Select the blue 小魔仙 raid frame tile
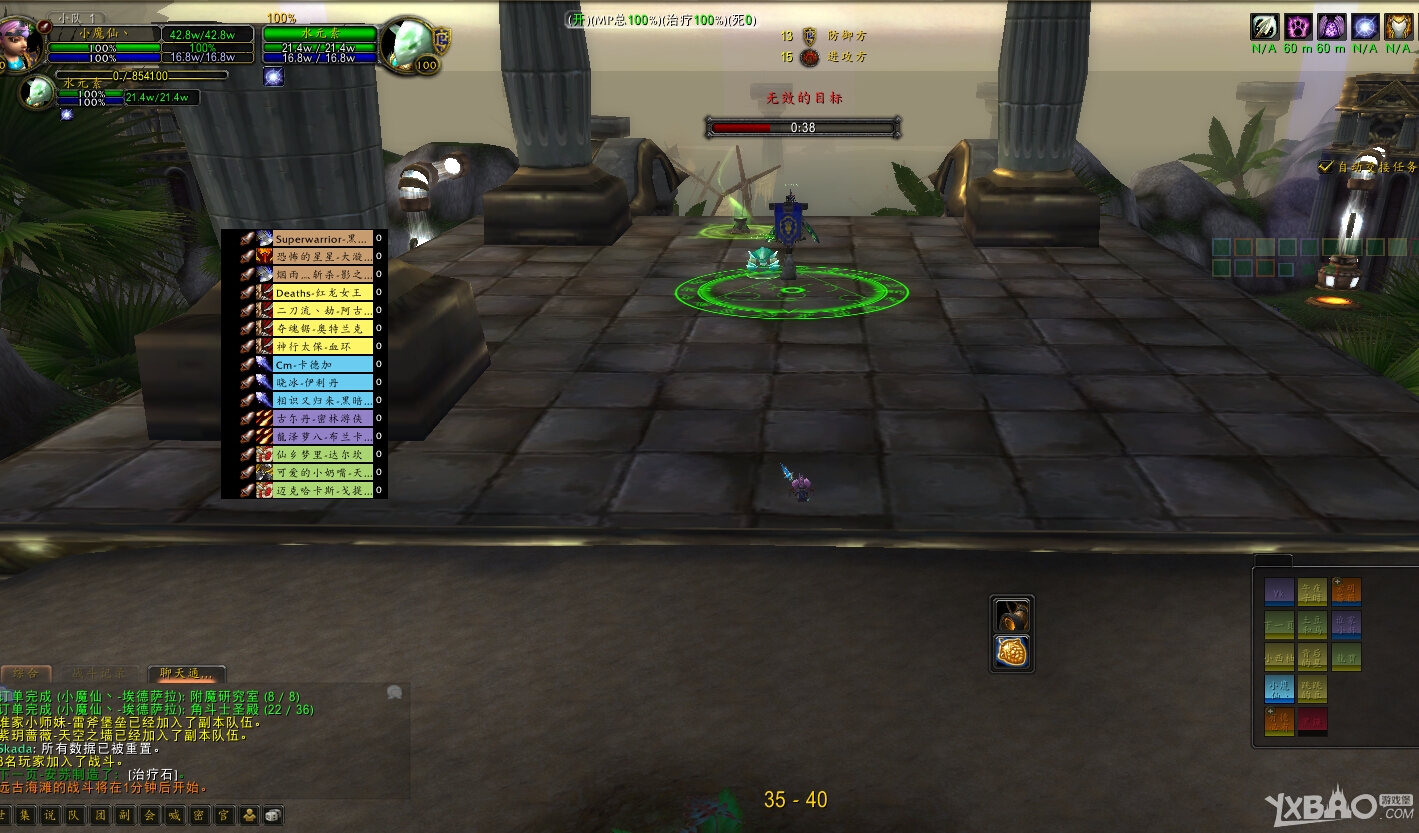Image resolution: width=1419 pixels, height=833 pixels. pyautogui.click(x=1279, y=689)
